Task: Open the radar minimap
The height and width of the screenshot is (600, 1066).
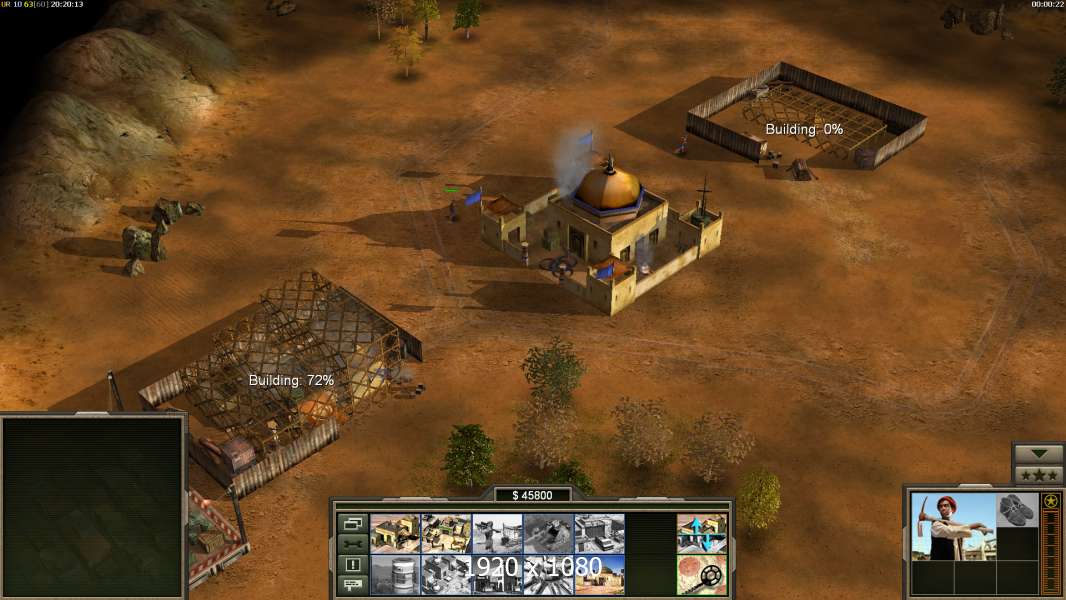Action: tap(93, 507)
